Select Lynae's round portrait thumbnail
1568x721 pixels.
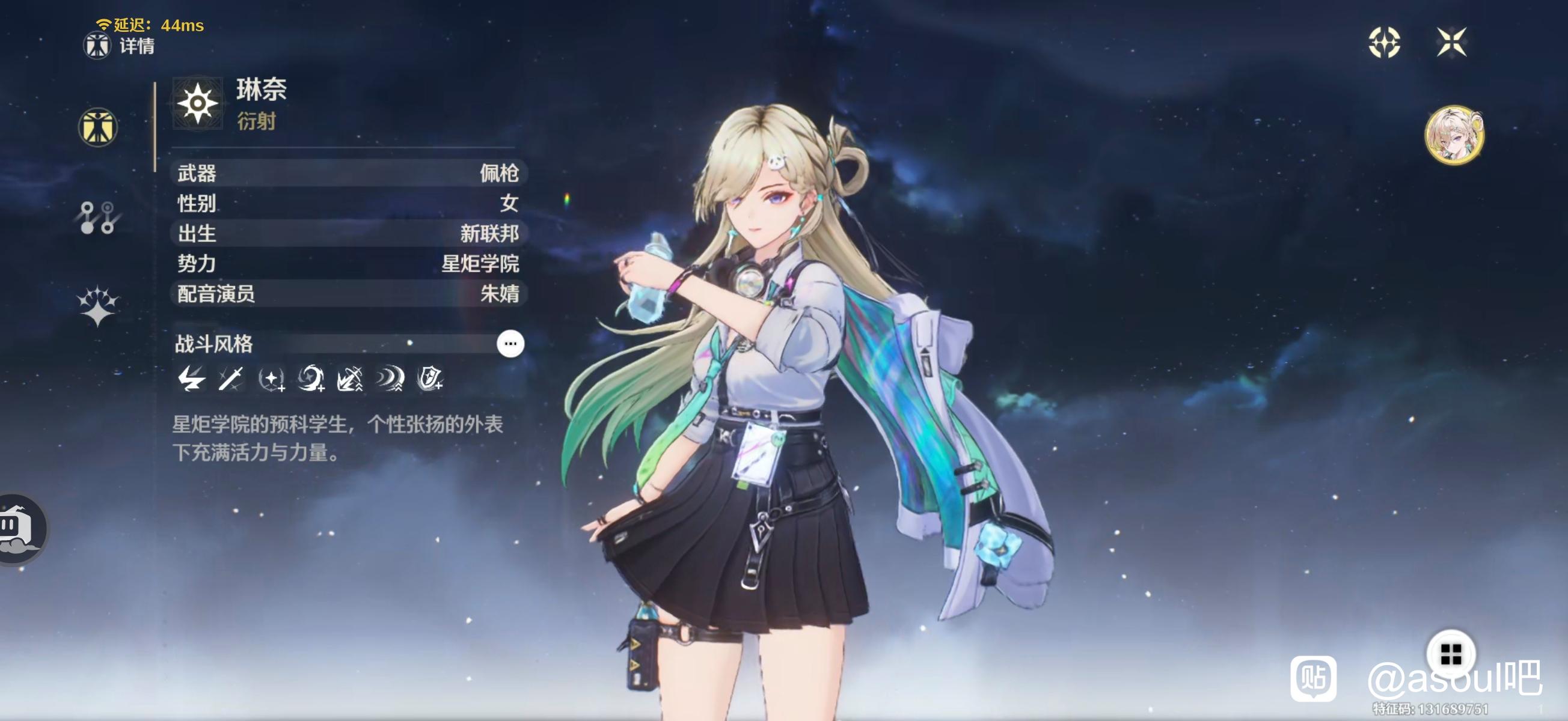1454,135
